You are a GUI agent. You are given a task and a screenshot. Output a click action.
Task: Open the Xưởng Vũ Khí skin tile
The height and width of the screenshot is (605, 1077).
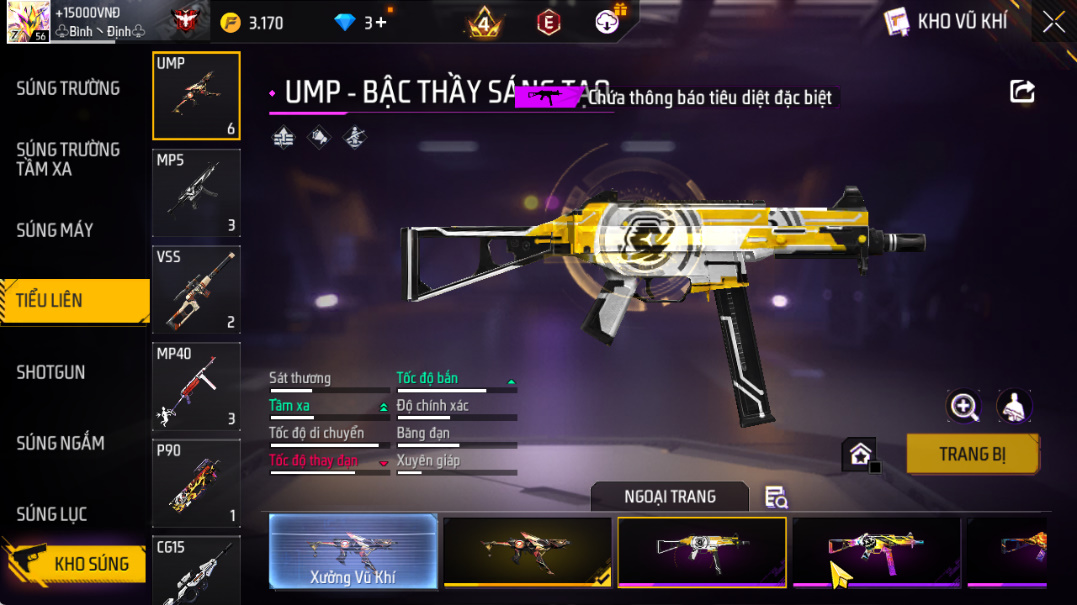click(x=353, y=551)
